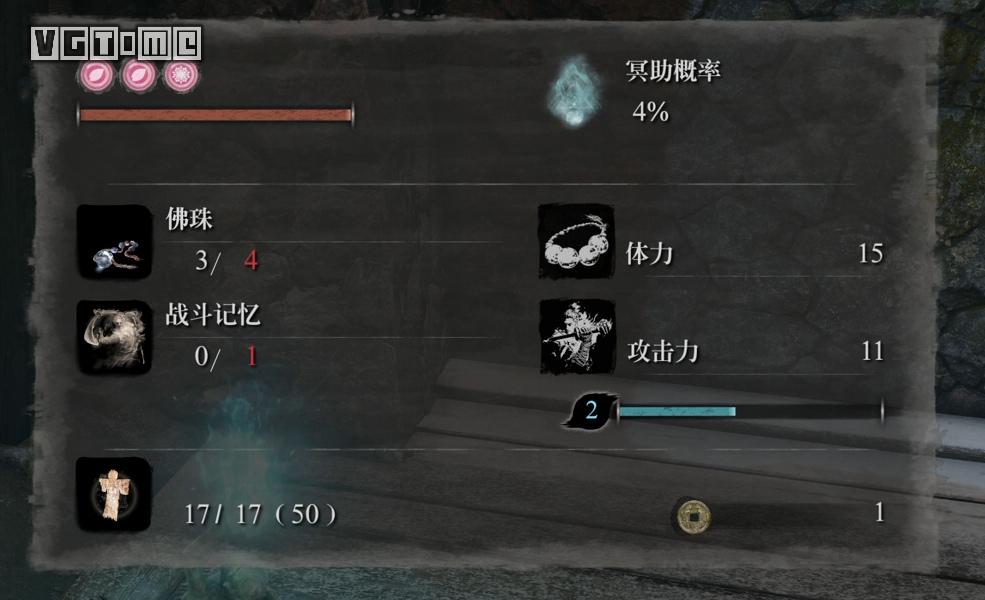The width and height of the screenshot is (985, 600).
Task: Click the skill point badge showing 2
Action: pos(591,410)
